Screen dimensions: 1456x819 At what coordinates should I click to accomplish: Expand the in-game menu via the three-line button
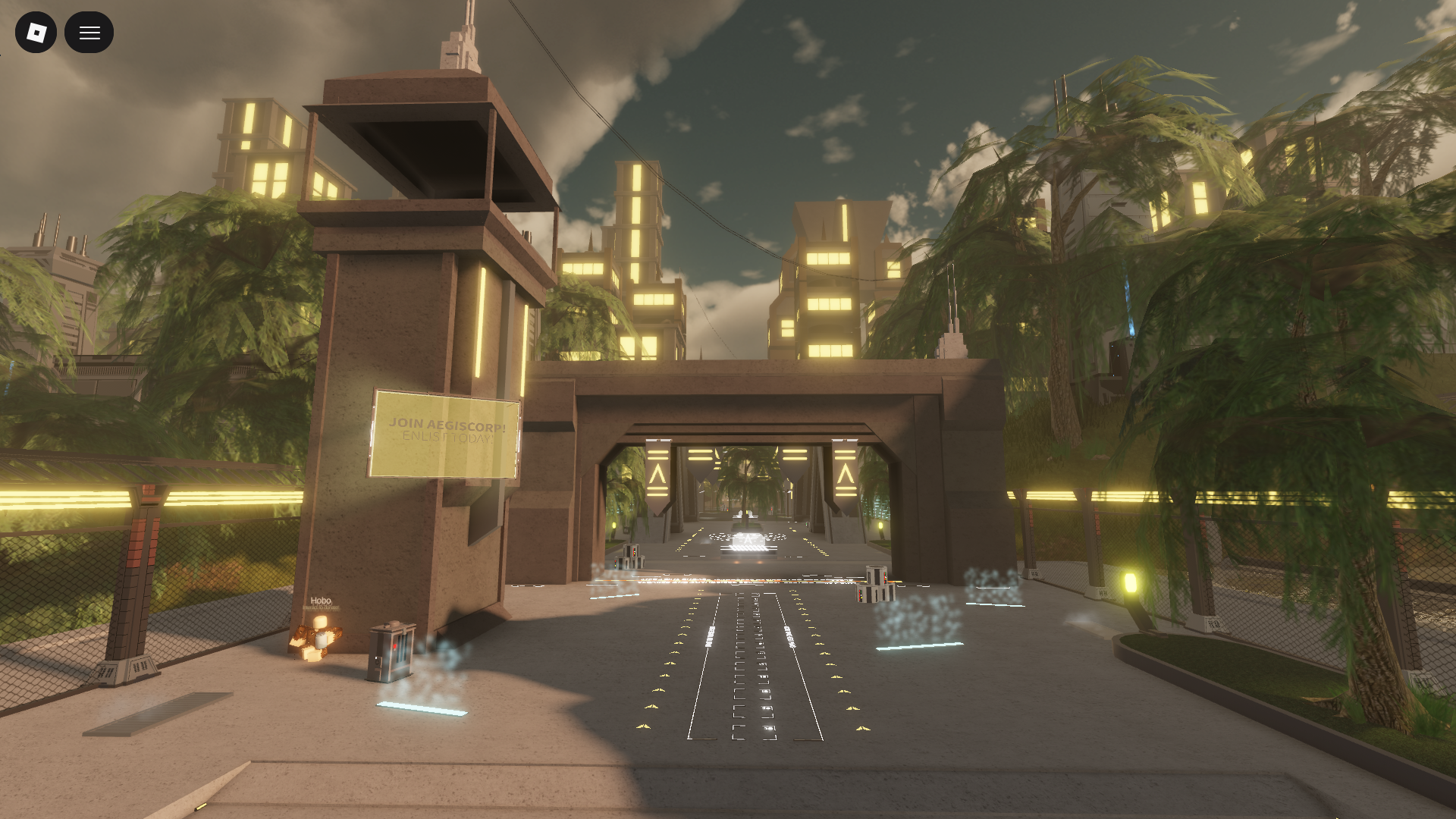point(89,32)
